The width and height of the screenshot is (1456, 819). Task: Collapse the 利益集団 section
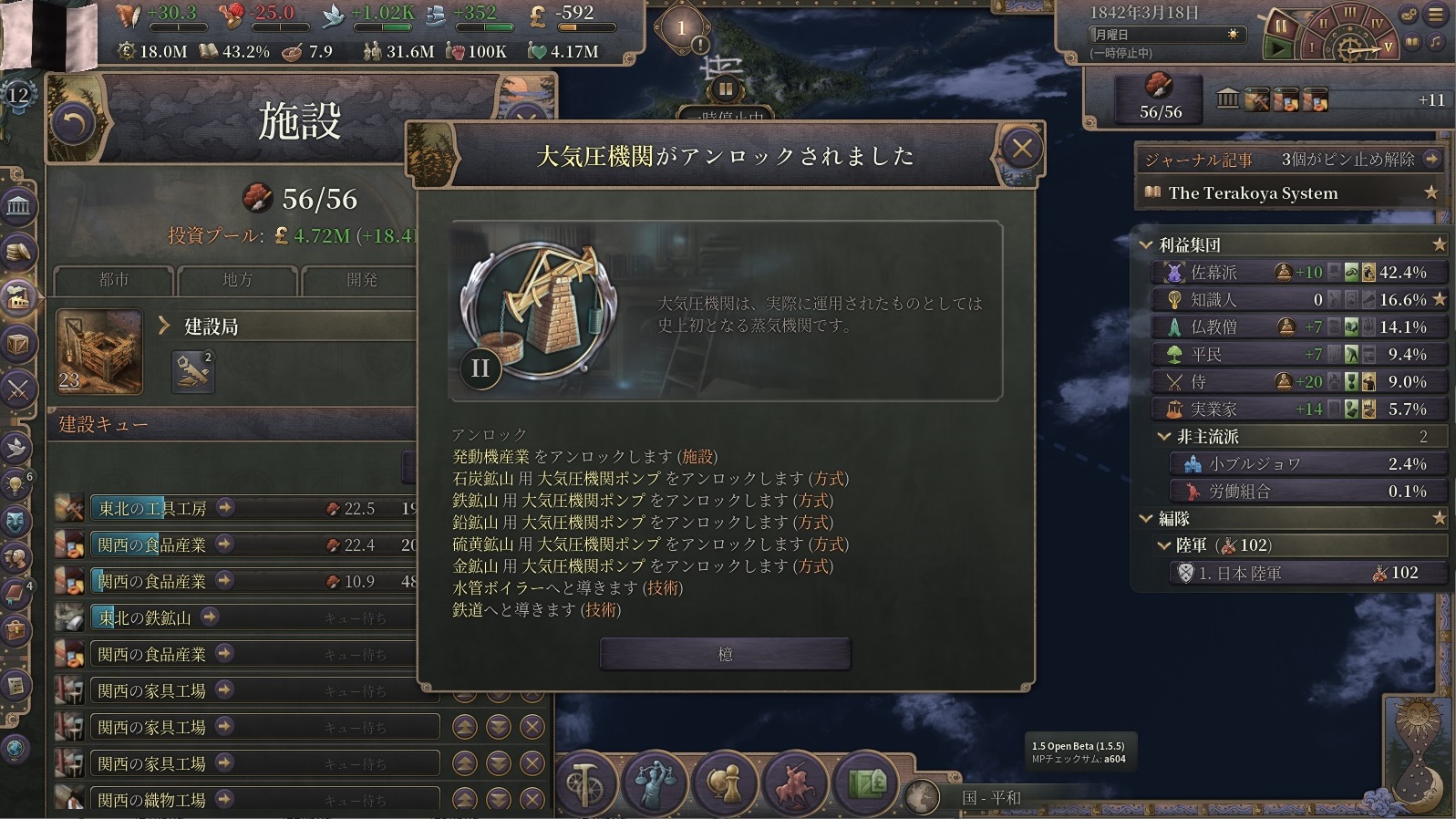pos(1146,244)
